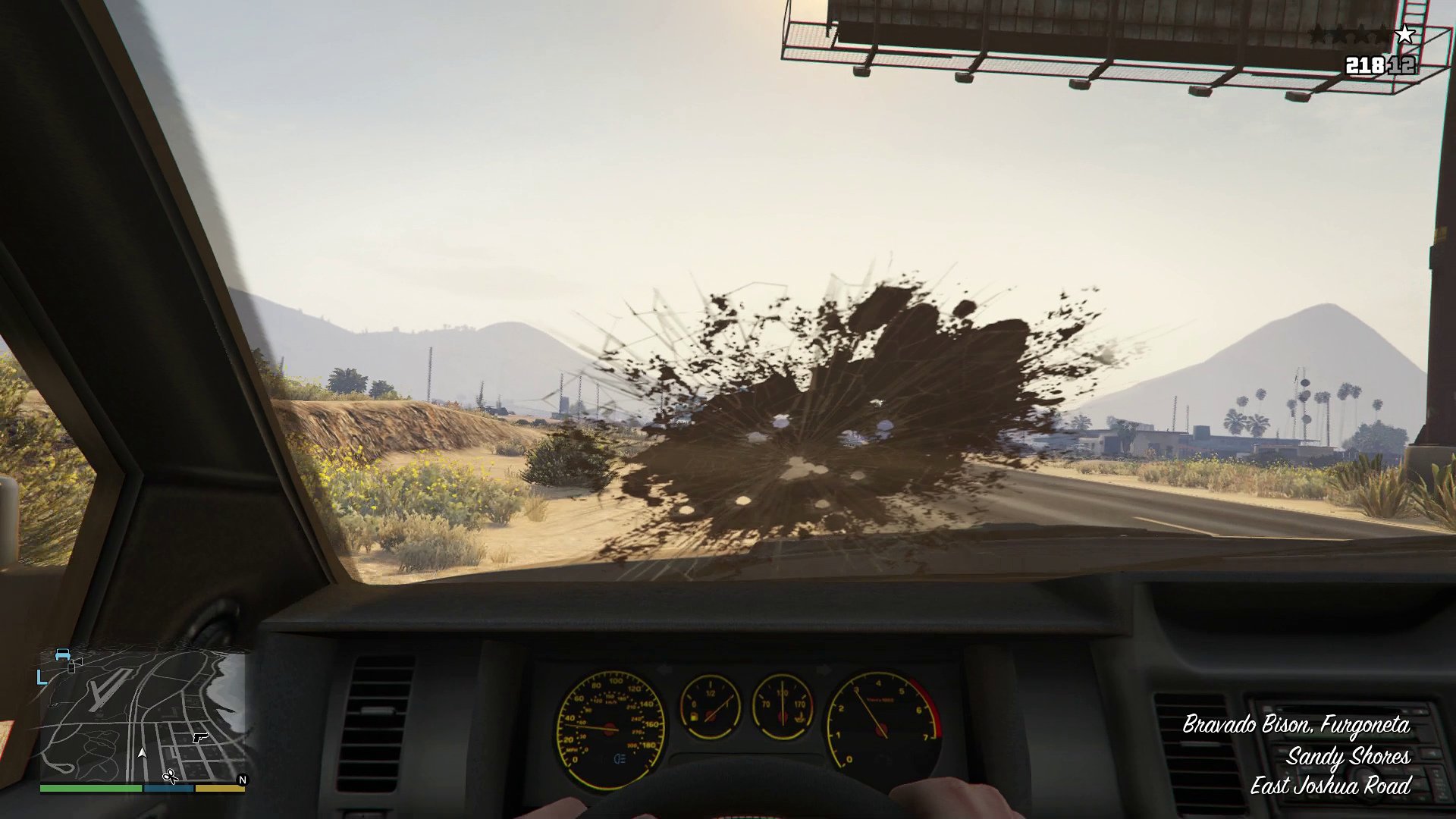
Task: Click the speedometer dial on the dashboard
Action: 611,730
